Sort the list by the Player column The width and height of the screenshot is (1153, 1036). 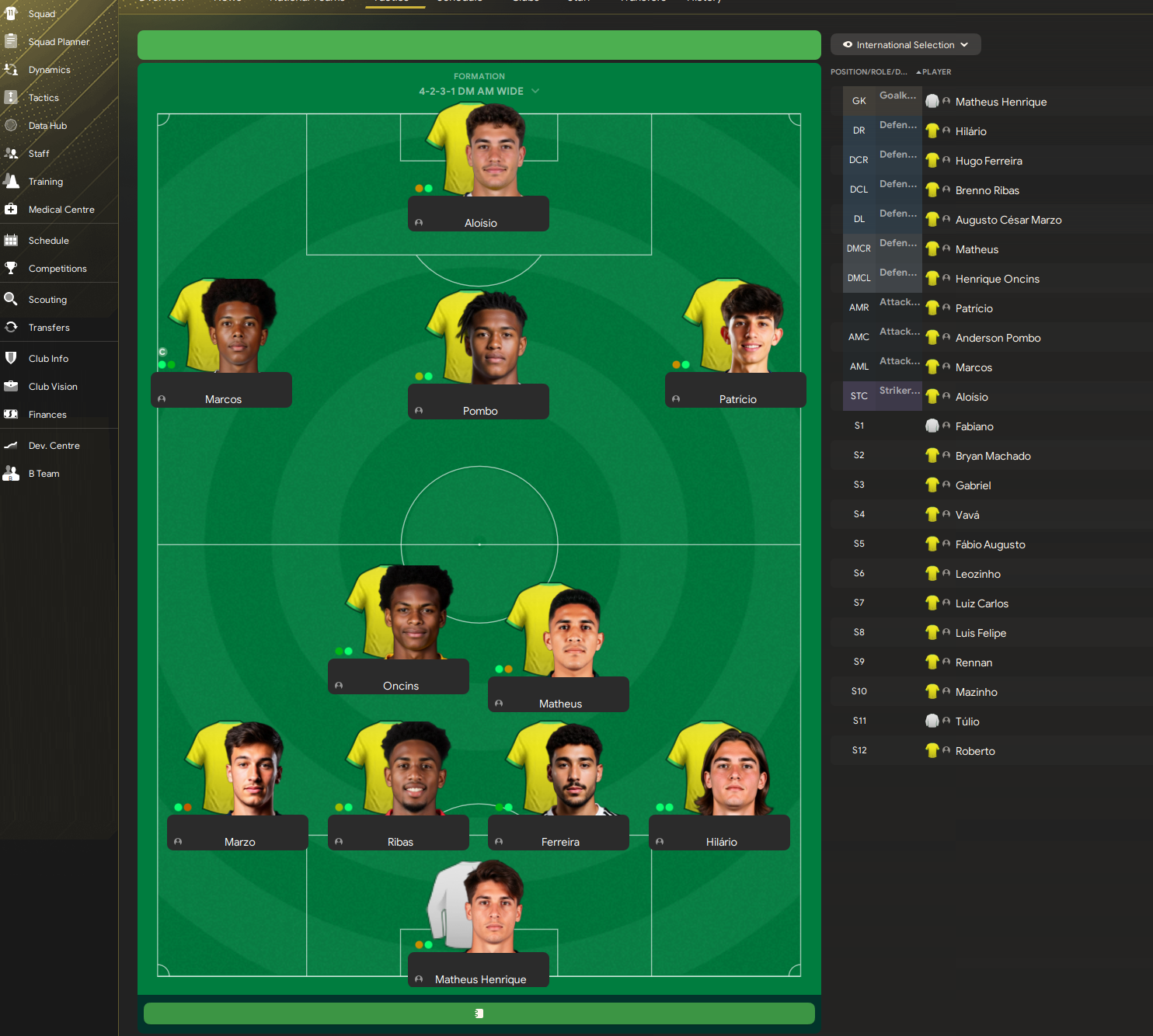coord(936,72)
